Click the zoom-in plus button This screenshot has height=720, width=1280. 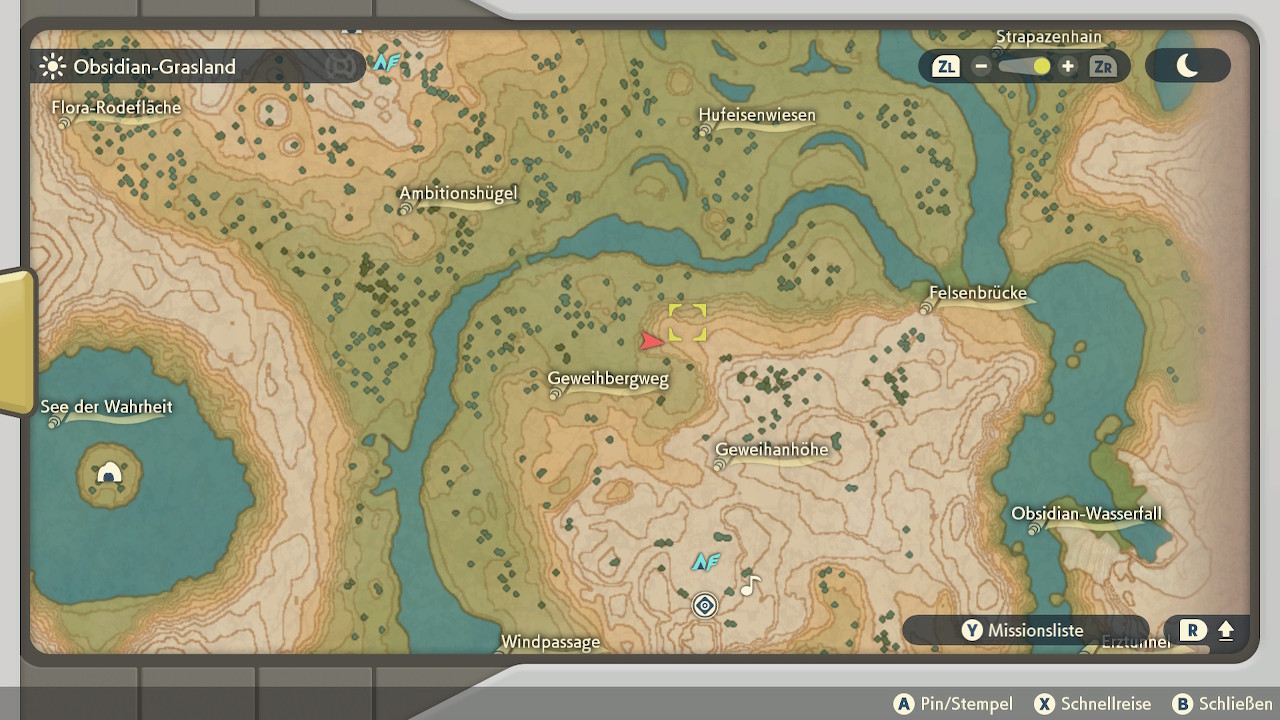[1068, 67]
